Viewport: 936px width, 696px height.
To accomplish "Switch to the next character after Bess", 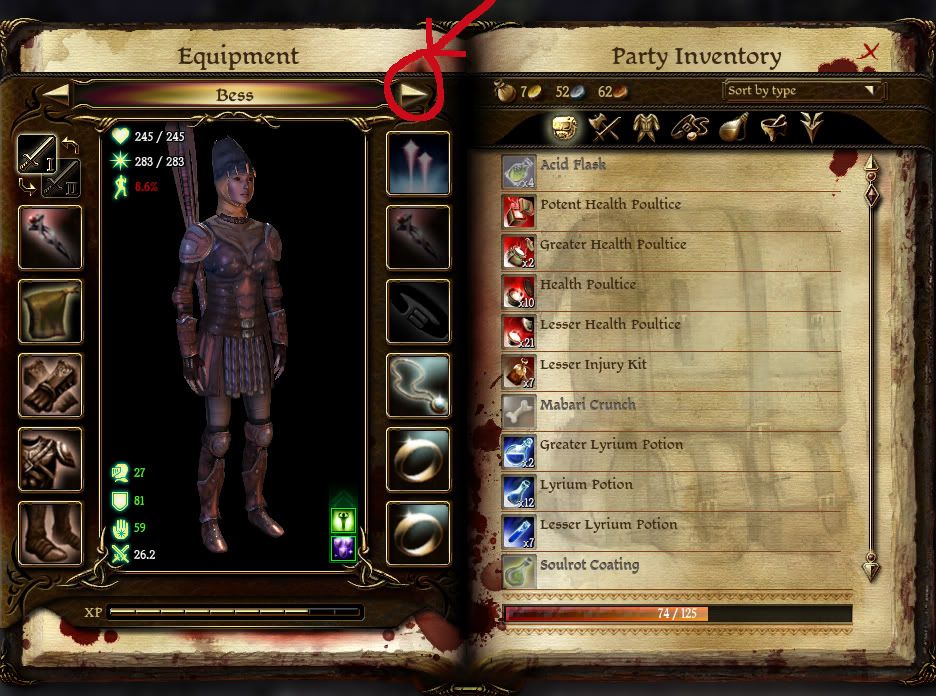I will [x=413, y=95].
